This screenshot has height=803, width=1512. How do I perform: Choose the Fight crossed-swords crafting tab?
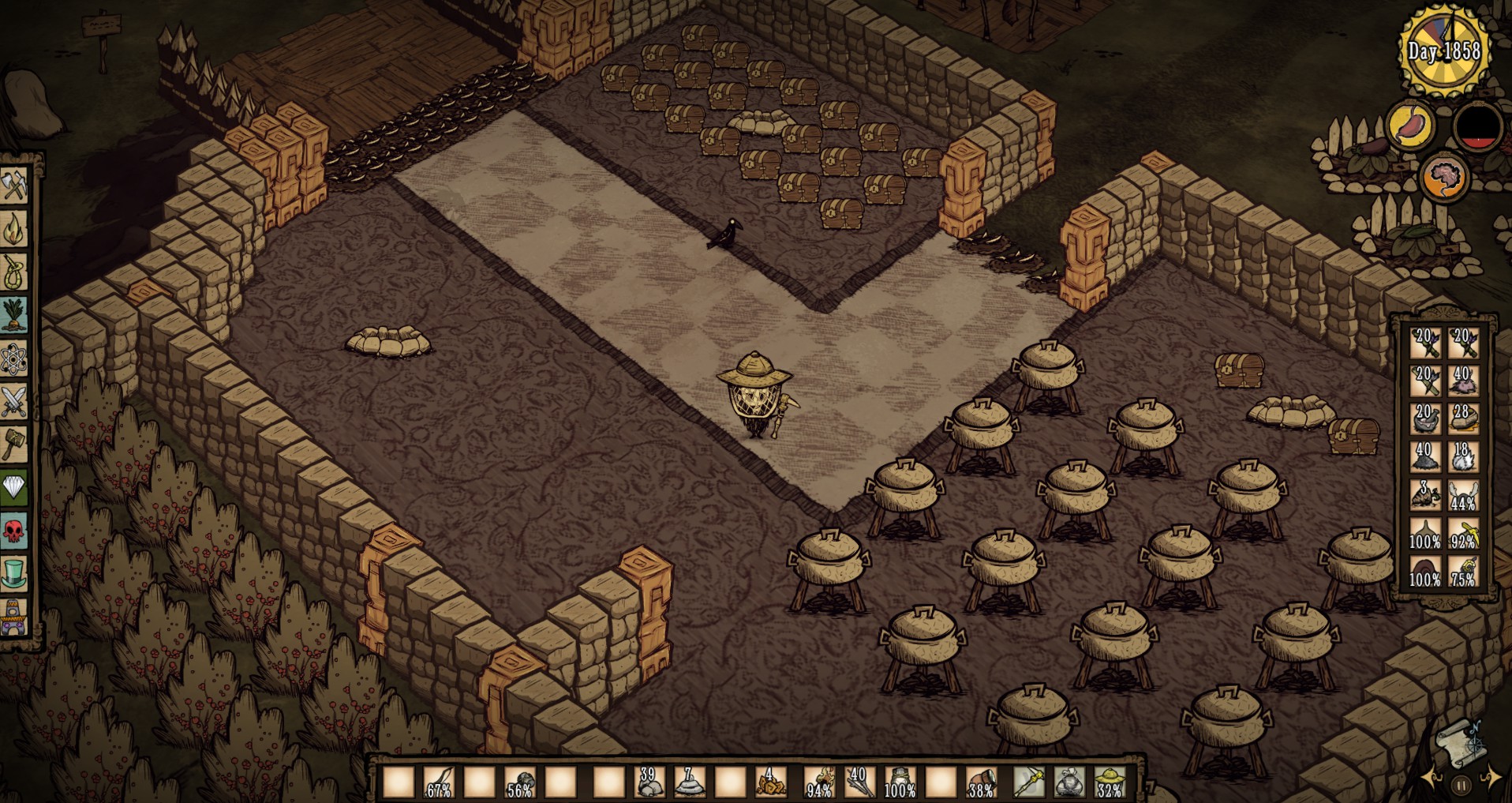click(14, 402)
